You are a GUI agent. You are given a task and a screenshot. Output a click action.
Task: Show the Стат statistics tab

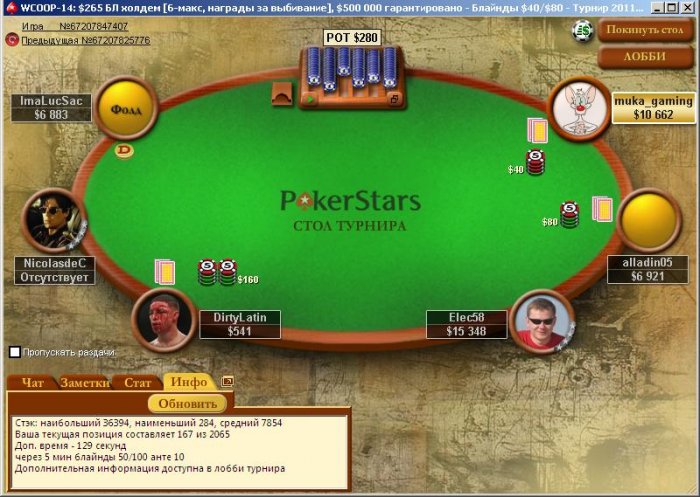click(x=137, y=382)
